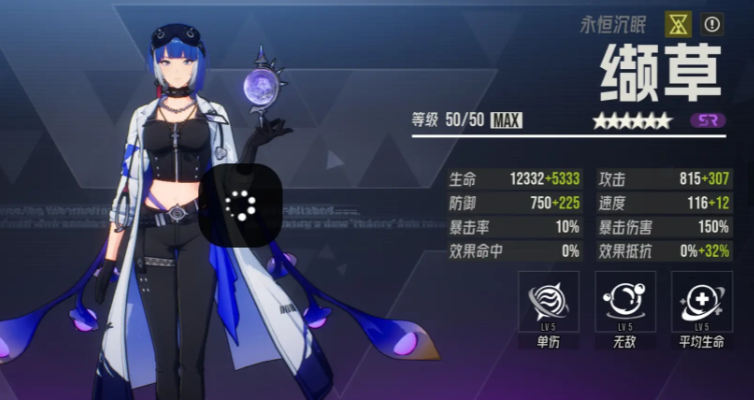Select the 无敌 skill icon

625,302
